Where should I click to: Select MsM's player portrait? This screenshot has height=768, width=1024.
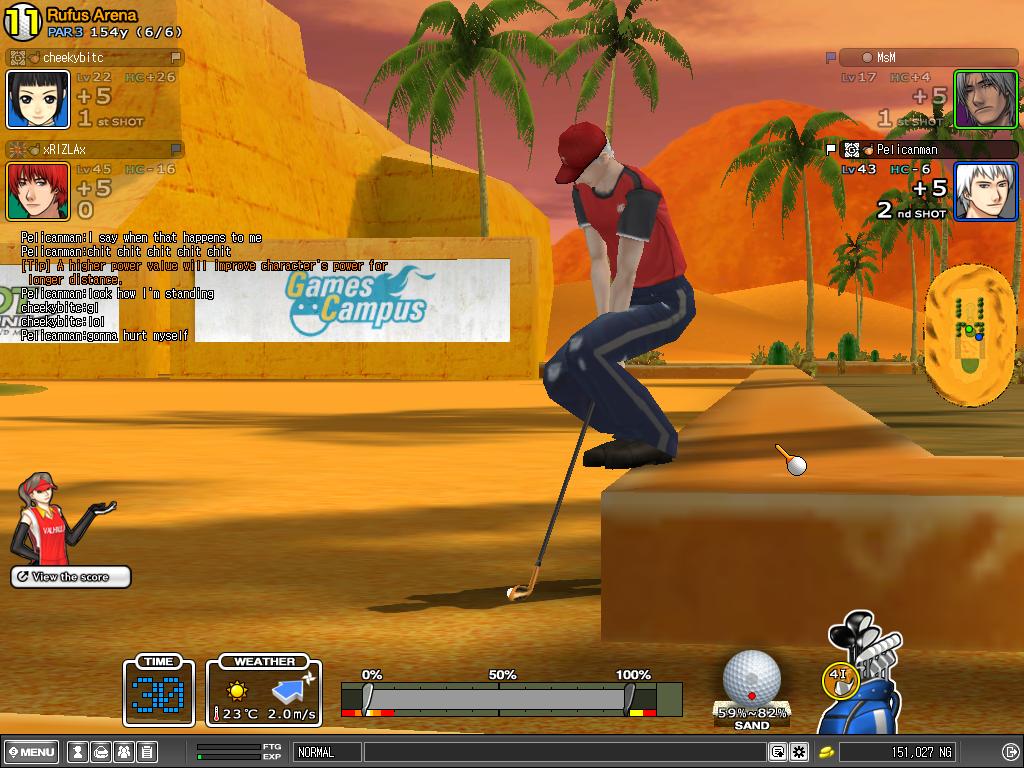pyautogui.click(x=985, y=99)
